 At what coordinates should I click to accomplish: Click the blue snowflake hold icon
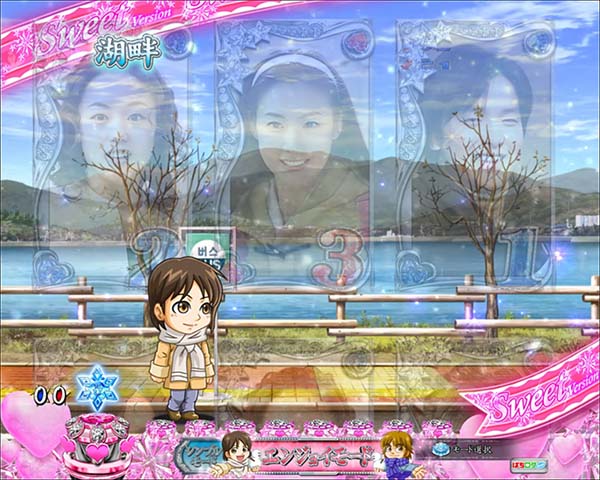pos(98,387)
